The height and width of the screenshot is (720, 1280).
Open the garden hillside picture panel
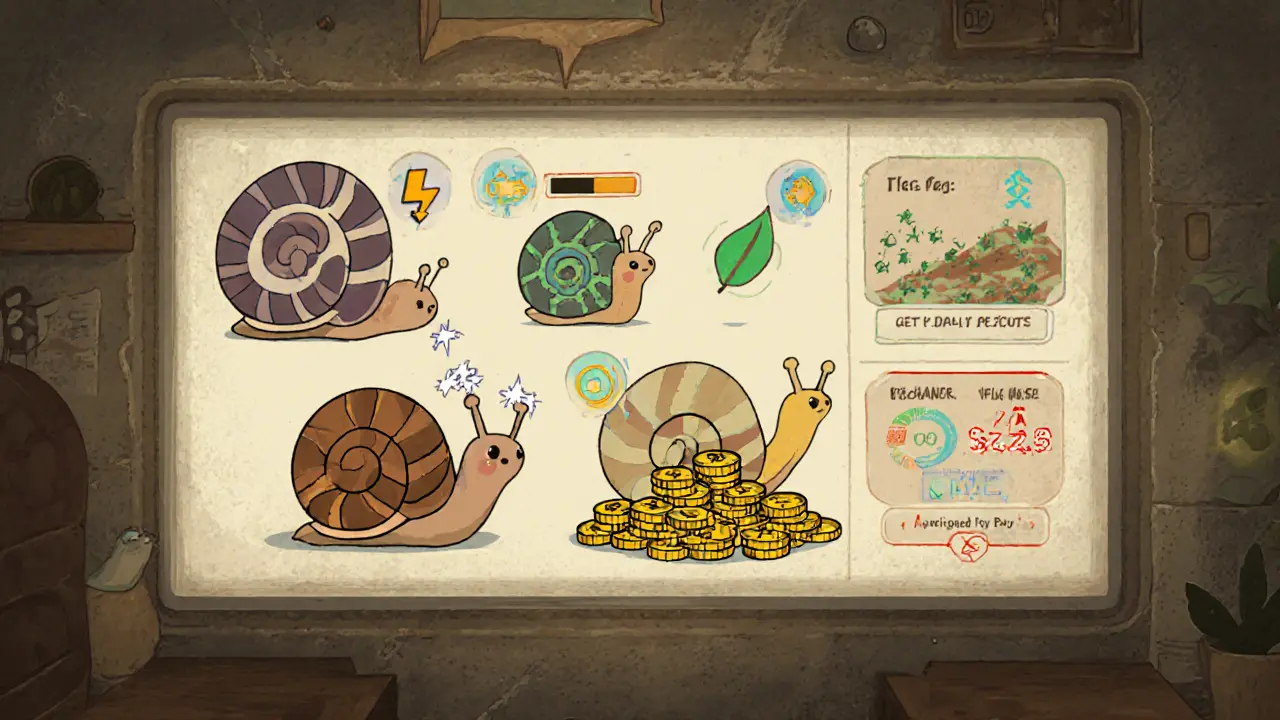coord(963,230)
